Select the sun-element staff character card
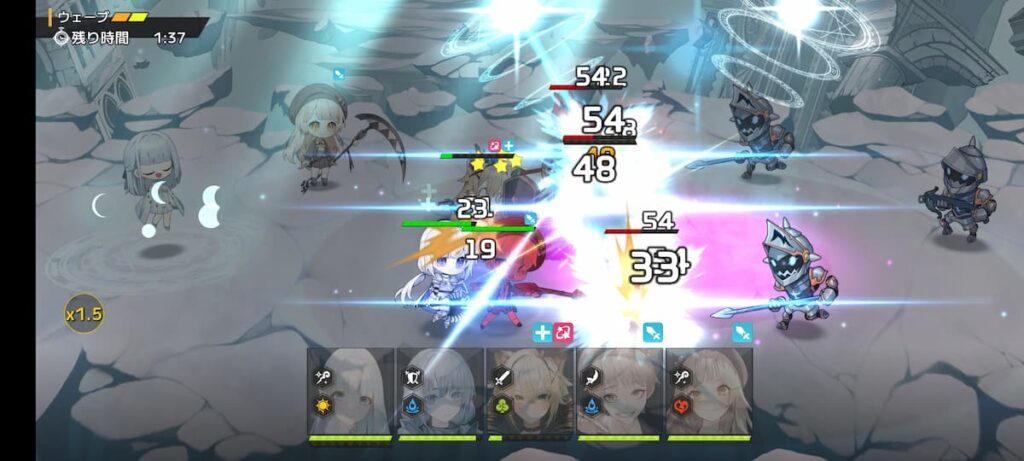 click(350, 392)
